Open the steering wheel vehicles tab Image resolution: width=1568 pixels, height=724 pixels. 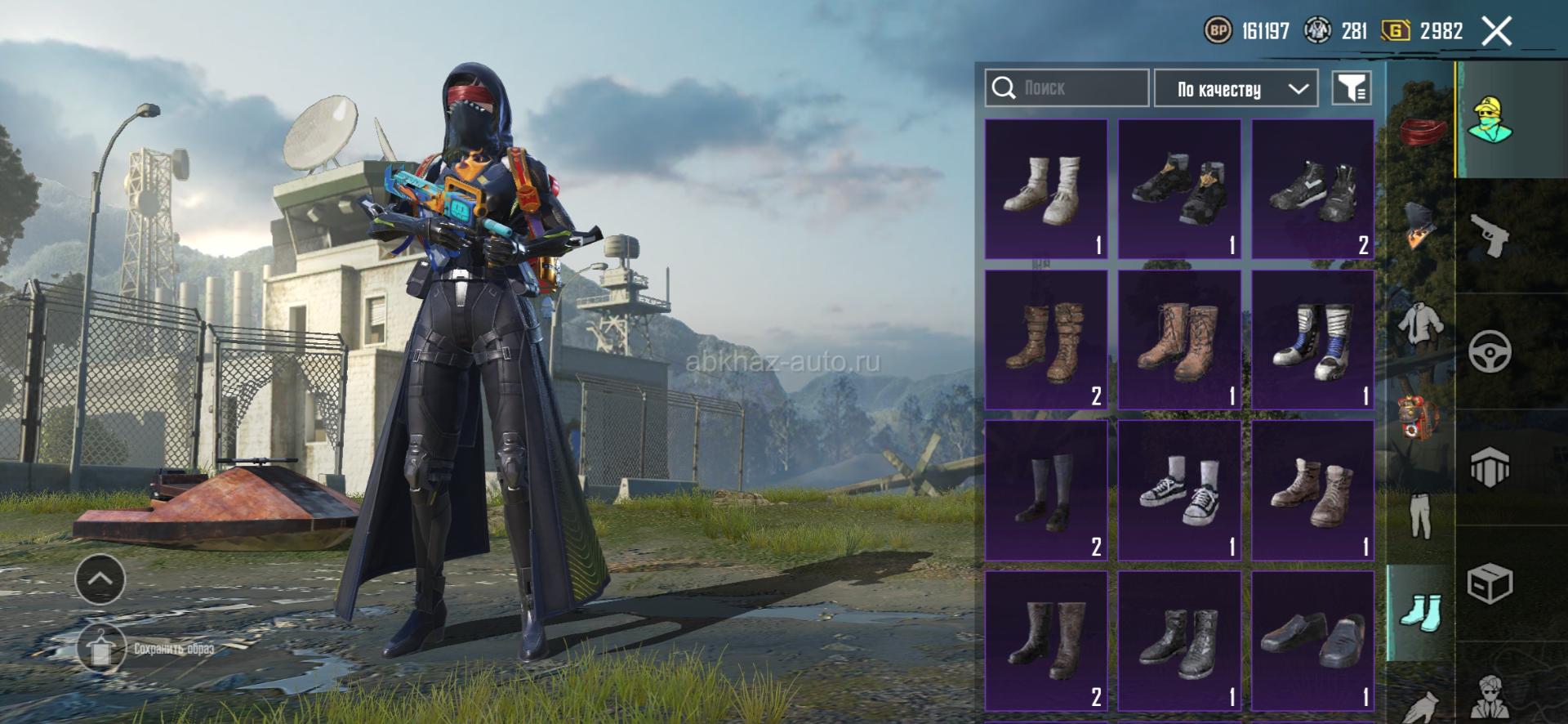coord(1490,352)
